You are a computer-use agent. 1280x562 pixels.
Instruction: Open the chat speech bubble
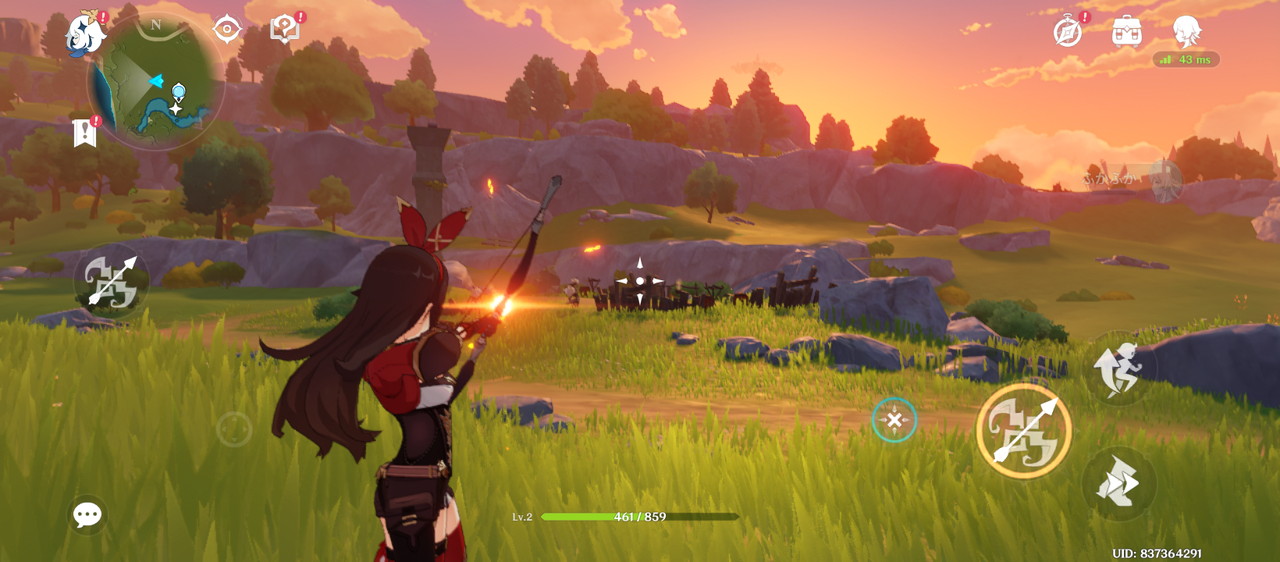pyautogui.click(x=87, y=515)
